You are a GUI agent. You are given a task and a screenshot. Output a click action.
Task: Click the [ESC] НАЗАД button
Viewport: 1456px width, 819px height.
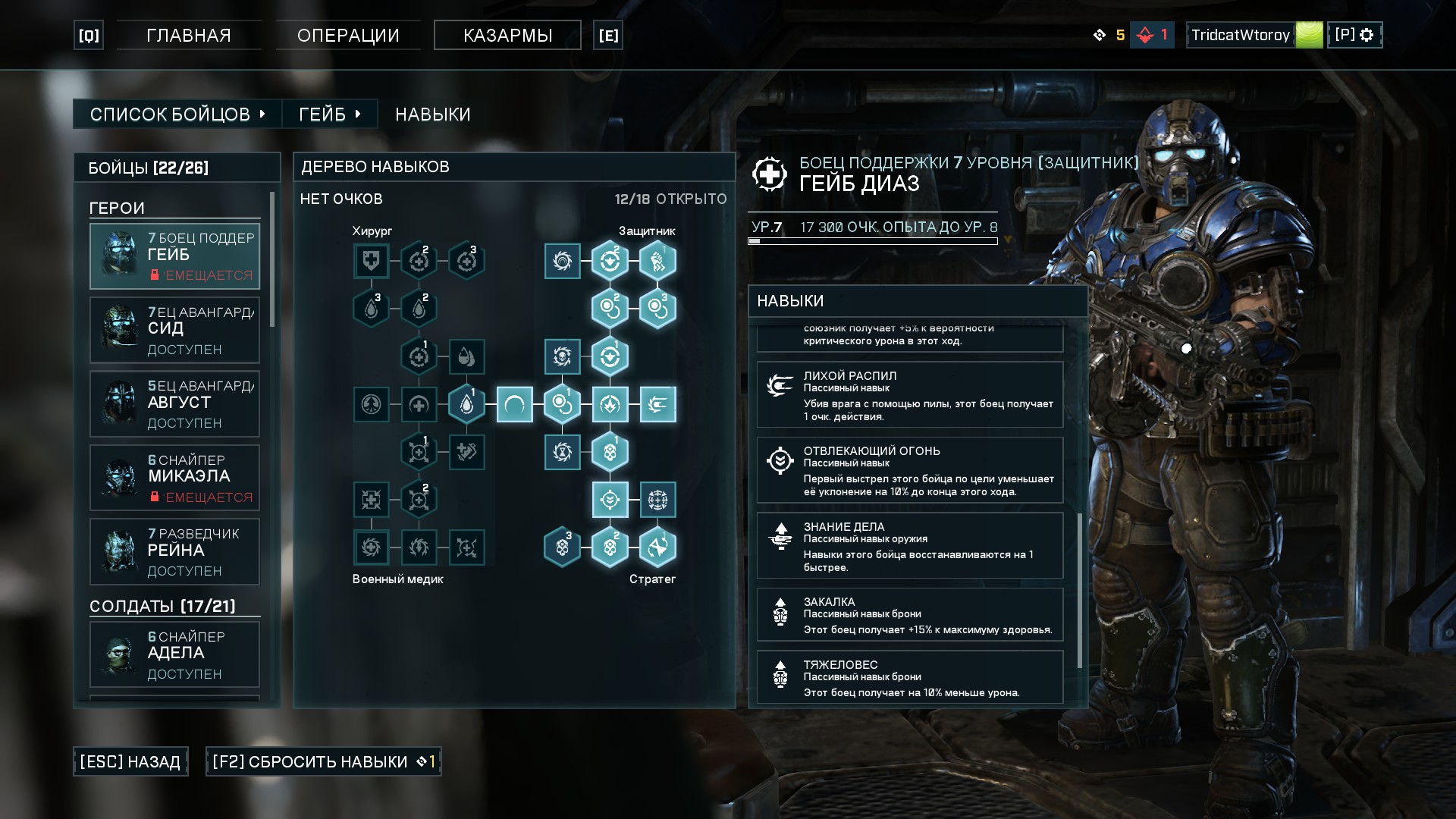click(130, 761)
